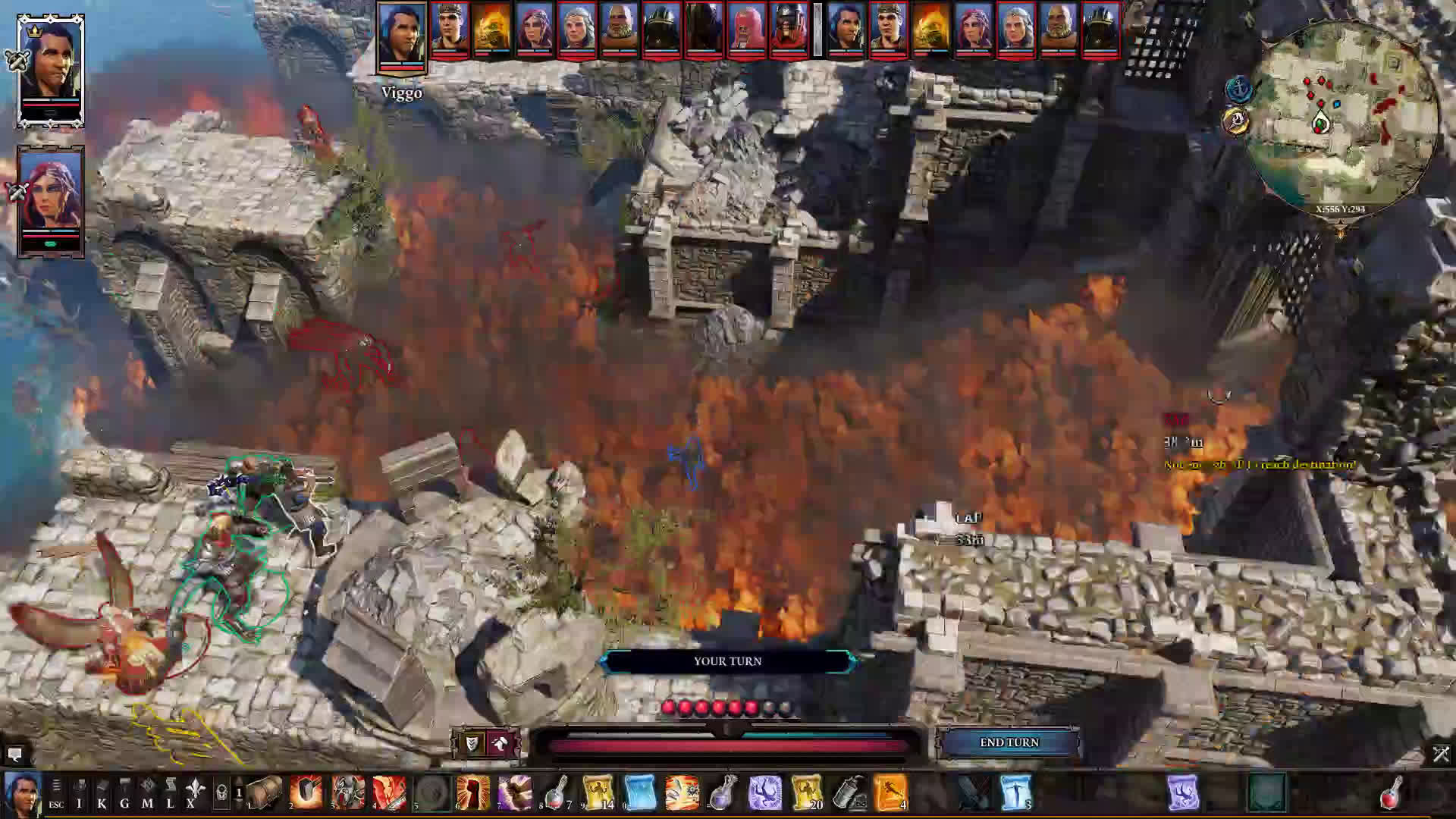
Task: Open the journal with the L button
Action: [x=170, y=793]
